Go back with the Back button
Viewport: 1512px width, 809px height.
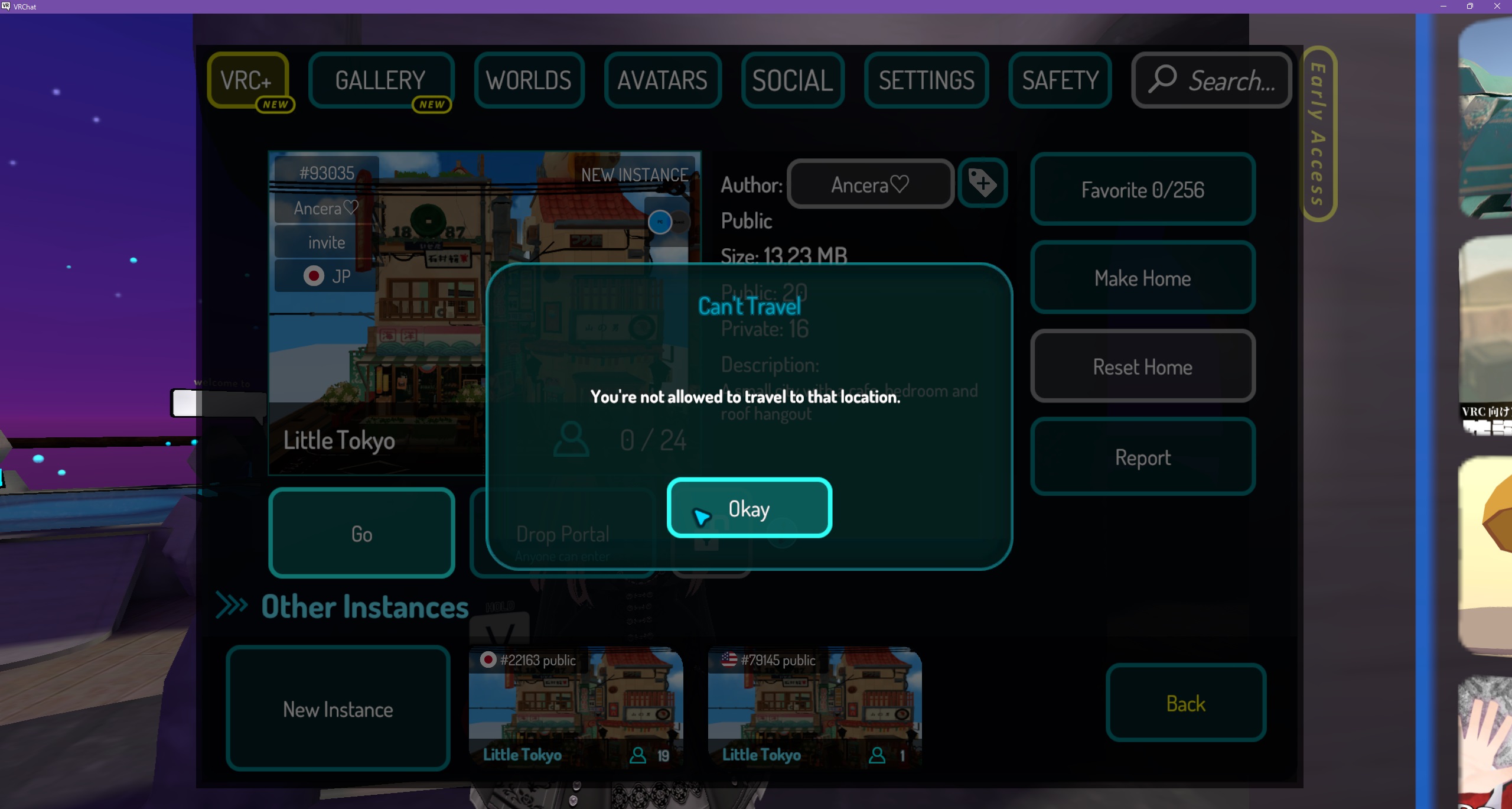[1185, 703]
